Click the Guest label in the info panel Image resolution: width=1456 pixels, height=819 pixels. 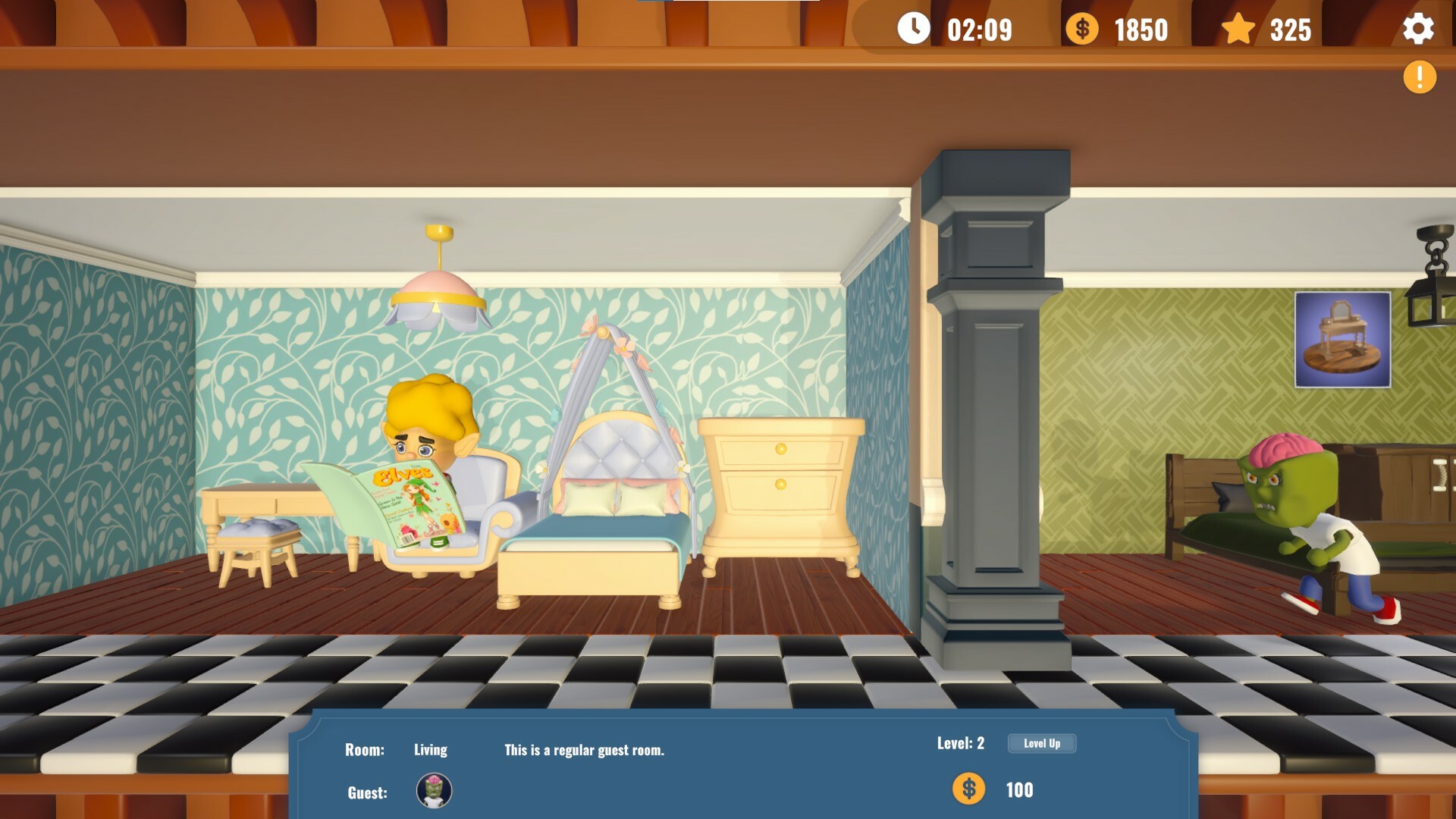tap(366, 792)
